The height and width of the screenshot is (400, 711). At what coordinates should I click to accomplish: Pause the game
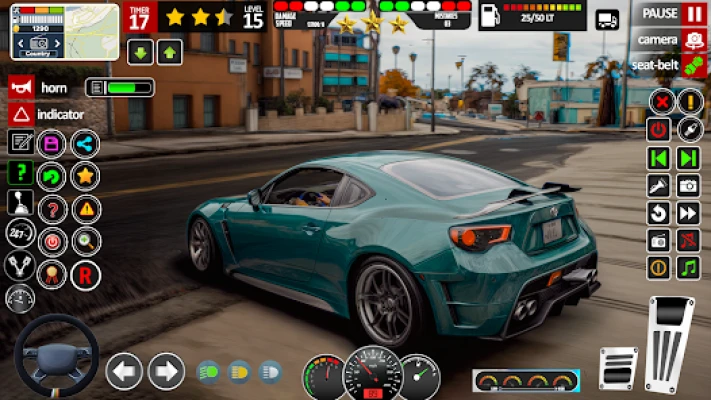coord(671,13)
